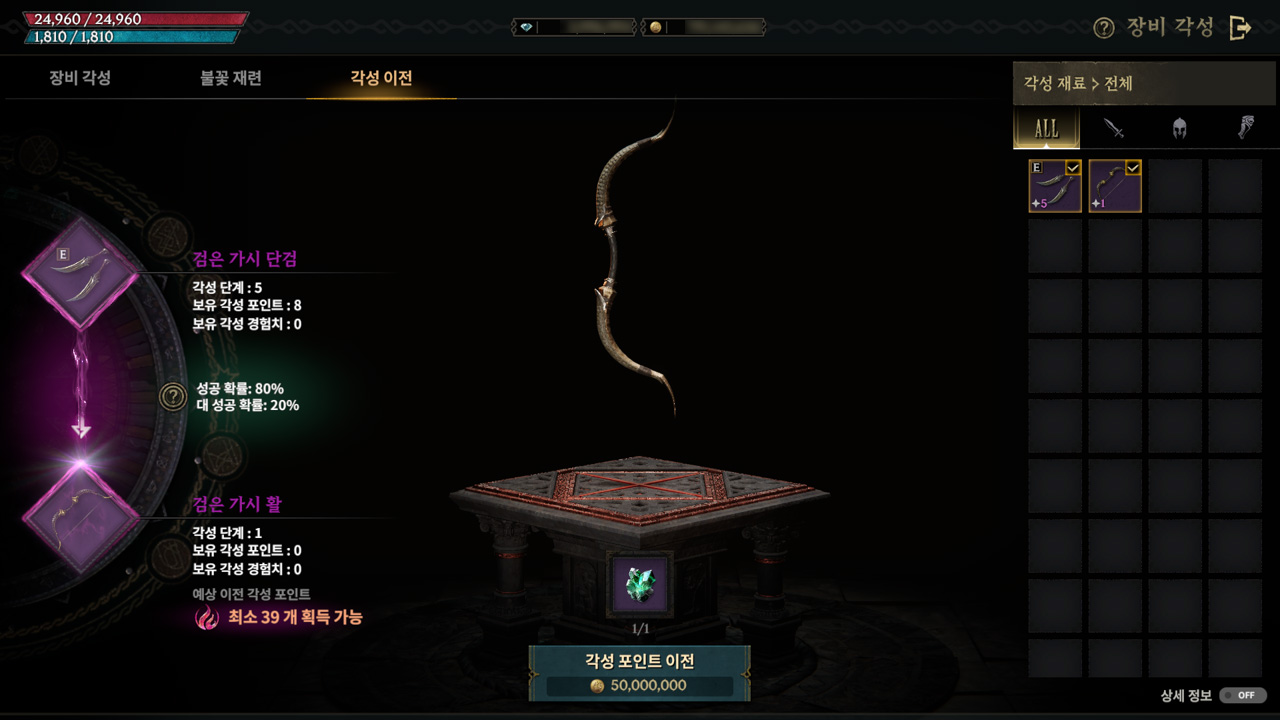Show the ALL materials filter
The image size is (1280, 720).
(x=1046, y=128)
